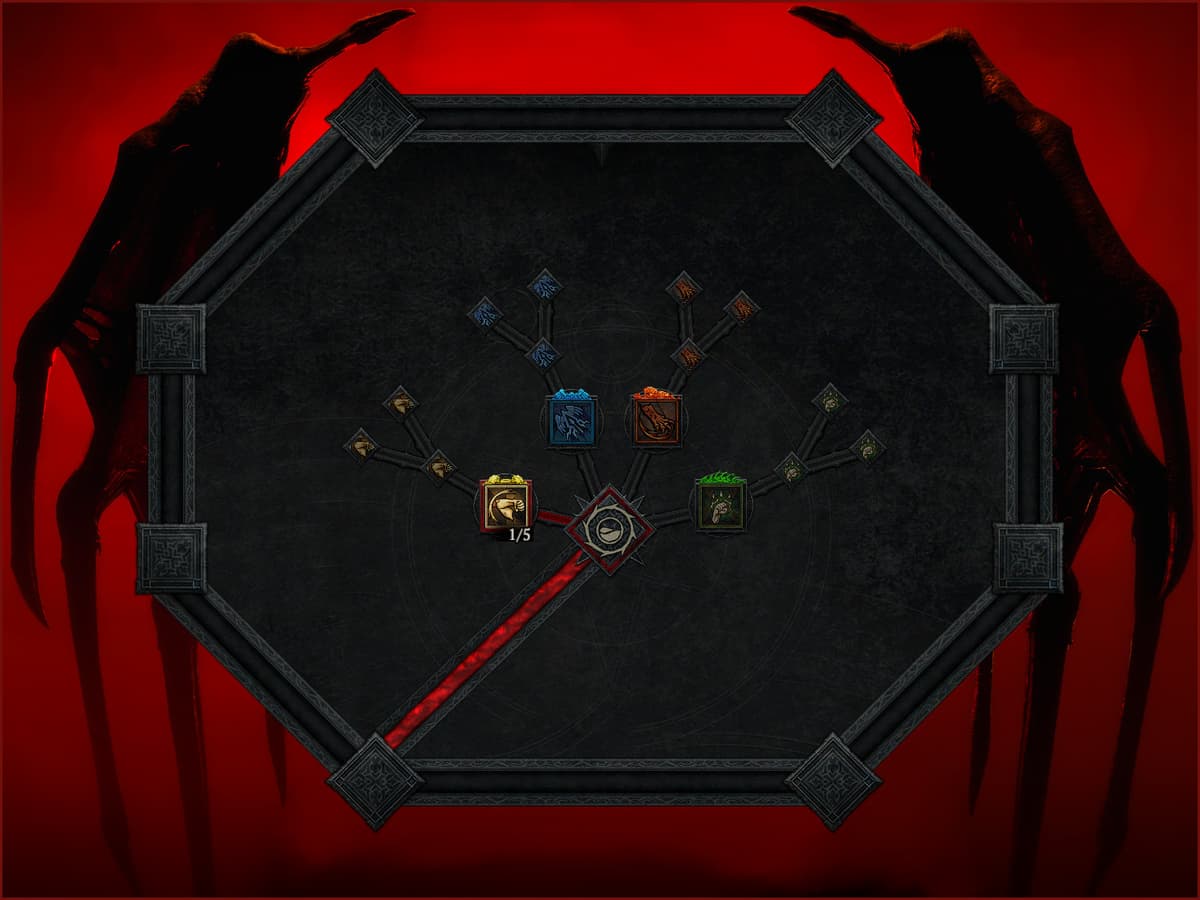Select the yellow diamond upgrade joined to yellow fist skill
Viewport: 1200px width, 900px height.
click(x=439, y=465)
